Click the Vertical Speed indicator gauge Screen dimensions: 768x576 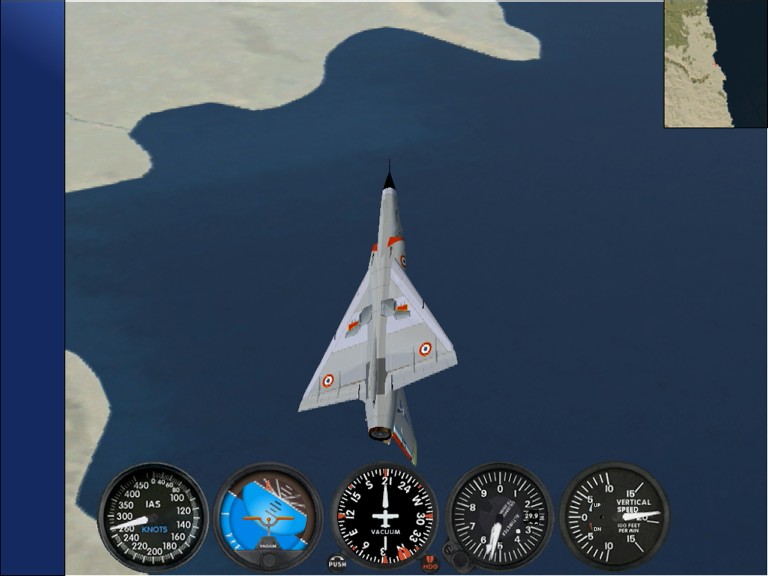coord(613,516)
